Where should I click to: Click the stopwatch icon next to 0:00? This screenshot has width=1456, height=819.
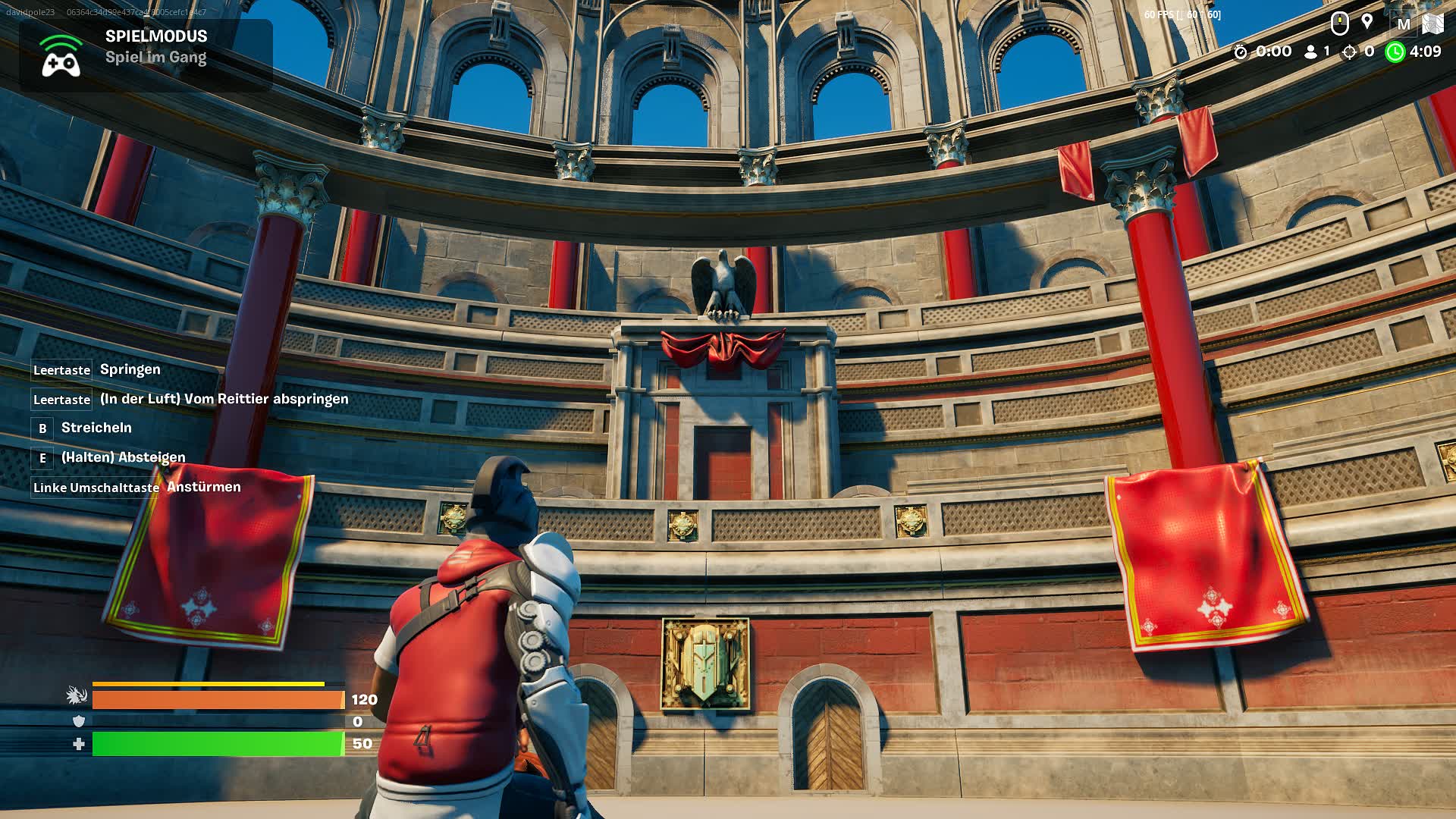pyautogui.click(x=1242, y=52)
